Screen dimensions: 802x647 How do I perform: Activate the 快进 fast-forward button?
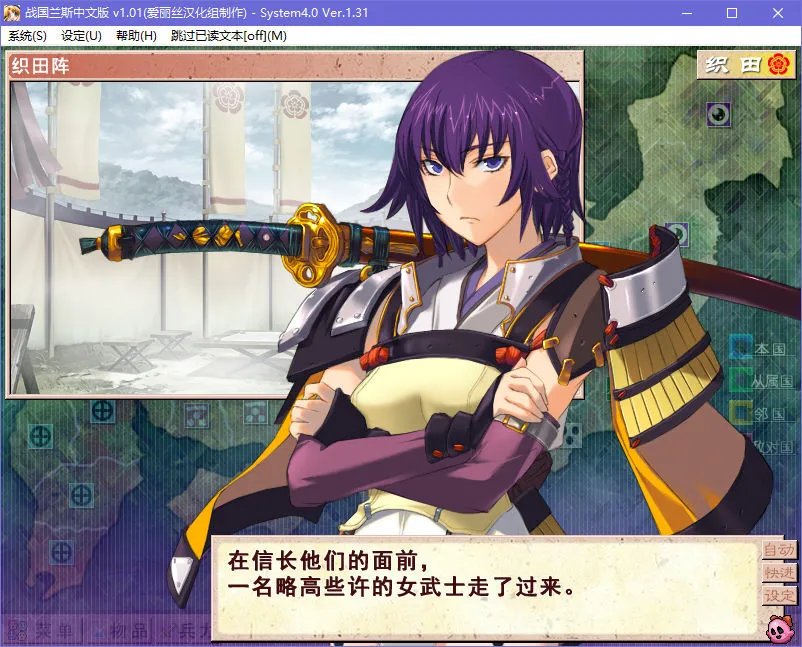tap(779, 573)
